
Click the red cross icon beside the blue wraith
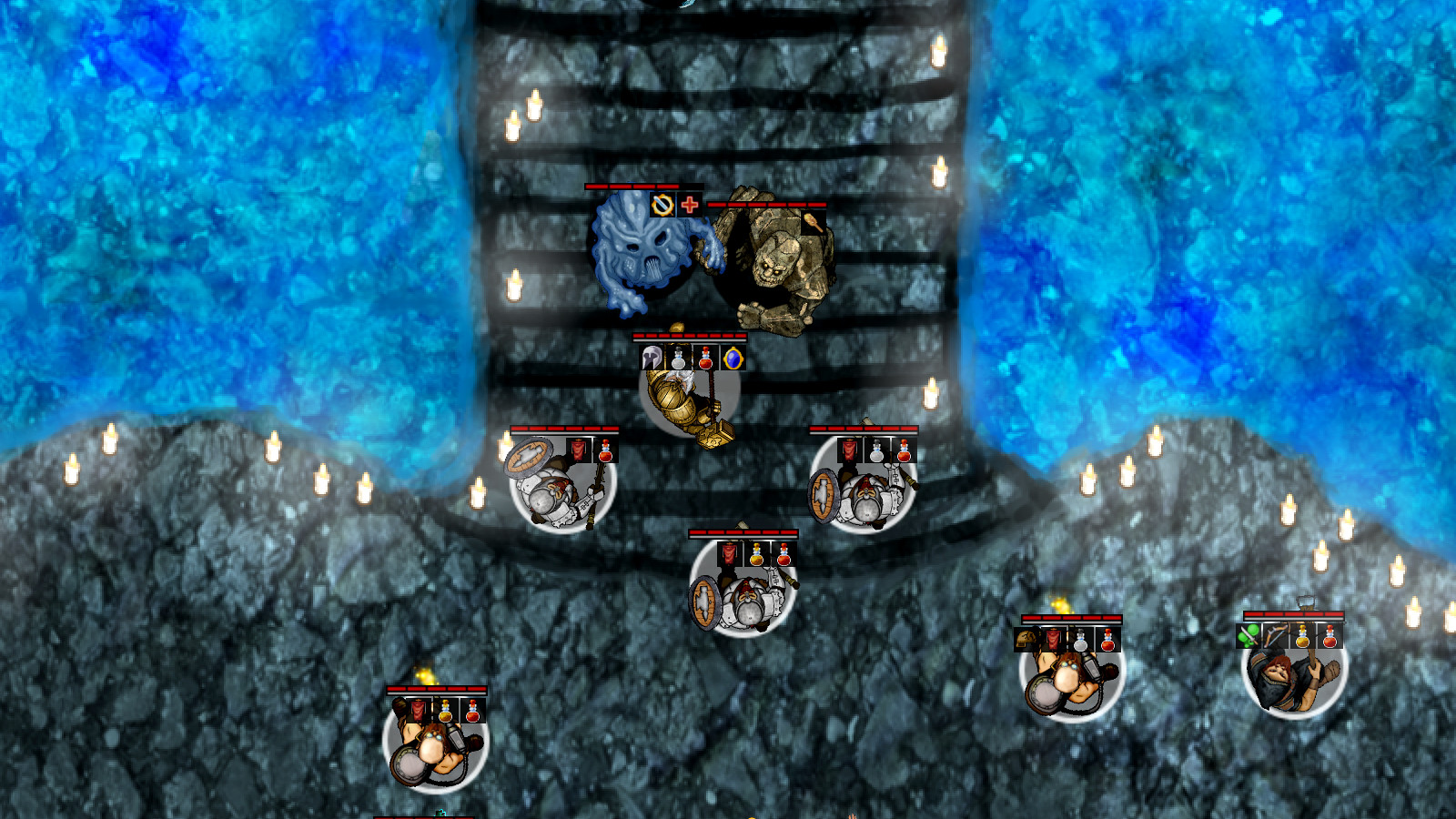[x=690, y=207]
